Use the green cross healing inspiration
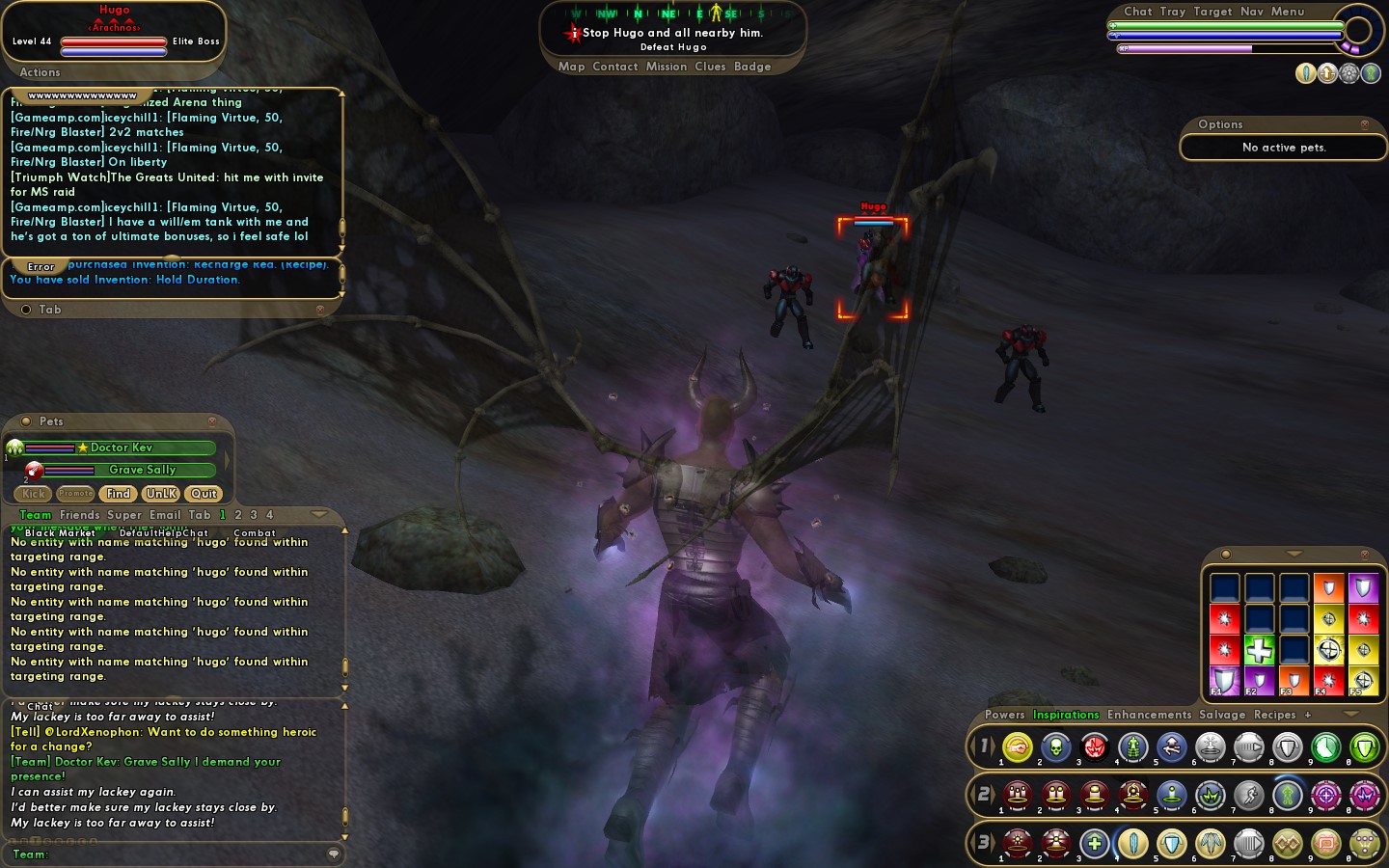 1259,650
